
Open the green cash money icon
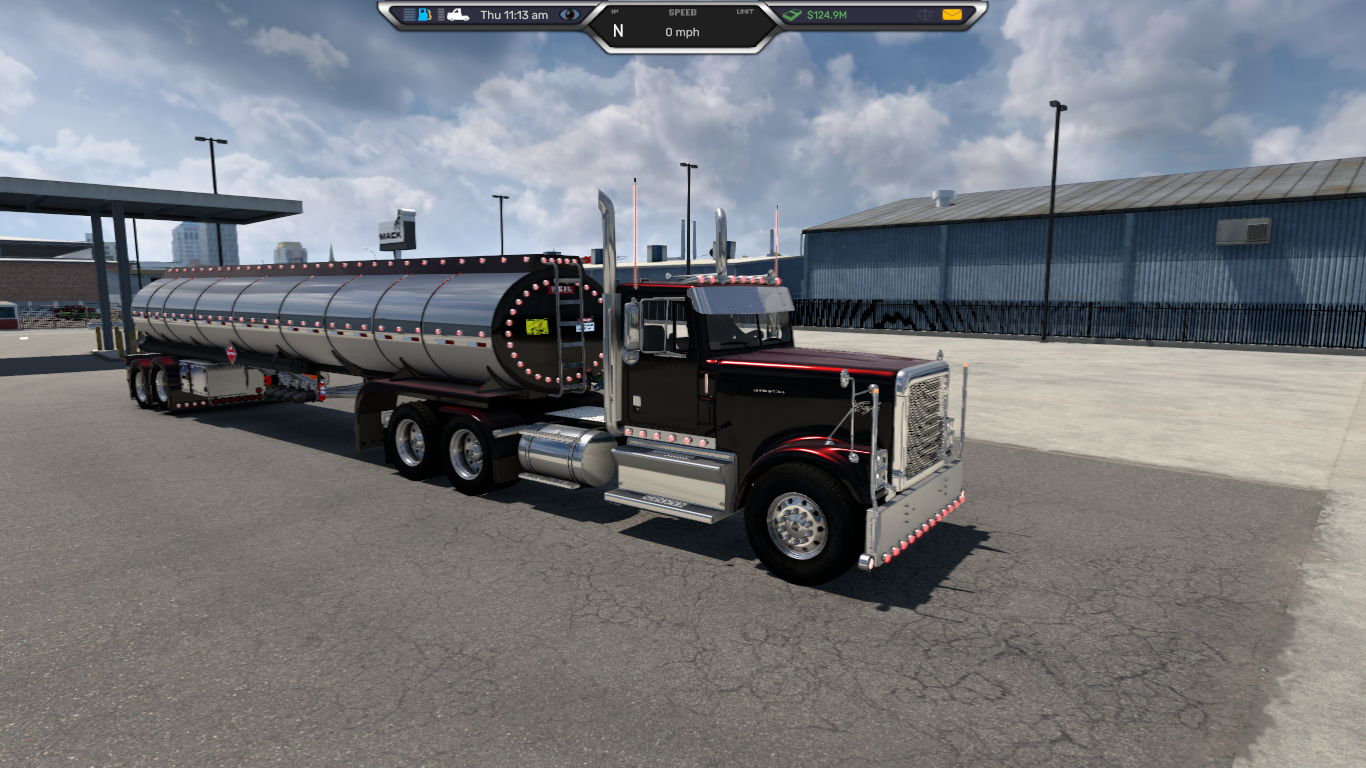pyautogui.click(x=792, y=15)
